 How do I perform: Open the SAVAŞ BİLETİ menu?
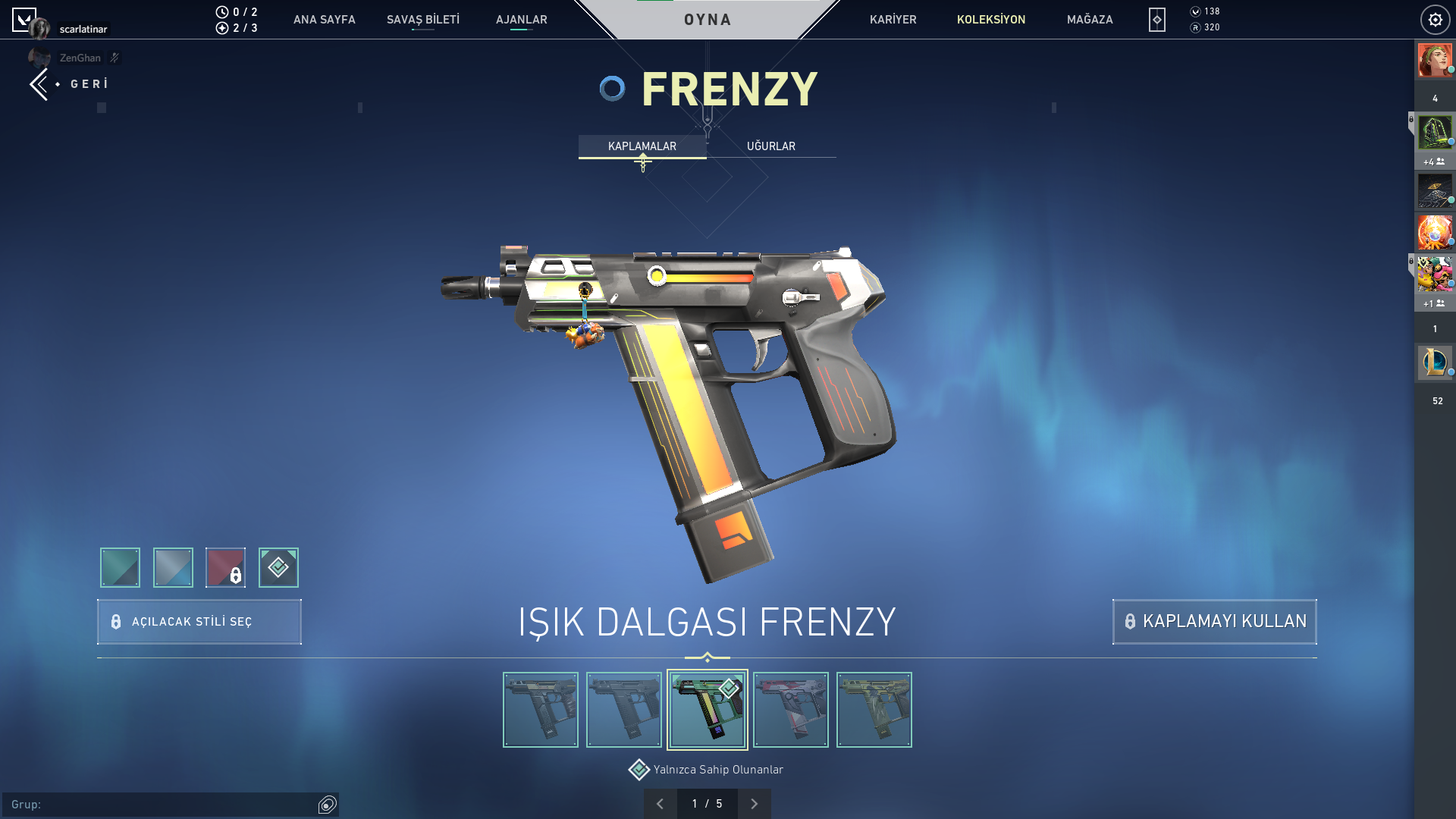point(422,20)
